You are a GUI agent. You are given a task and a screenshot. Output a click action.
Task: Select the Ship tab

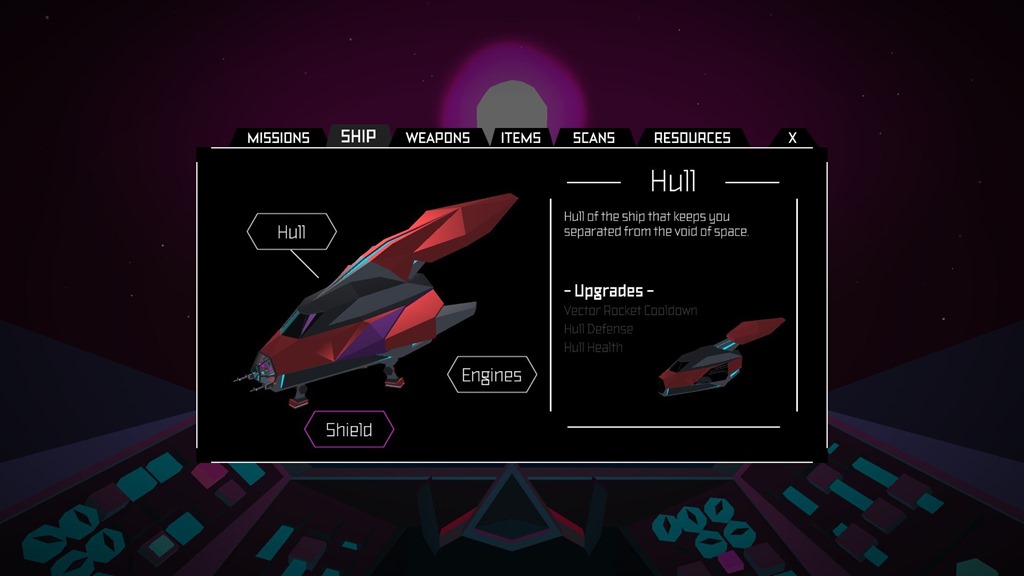pyautogui.click(x=358, y=136)
